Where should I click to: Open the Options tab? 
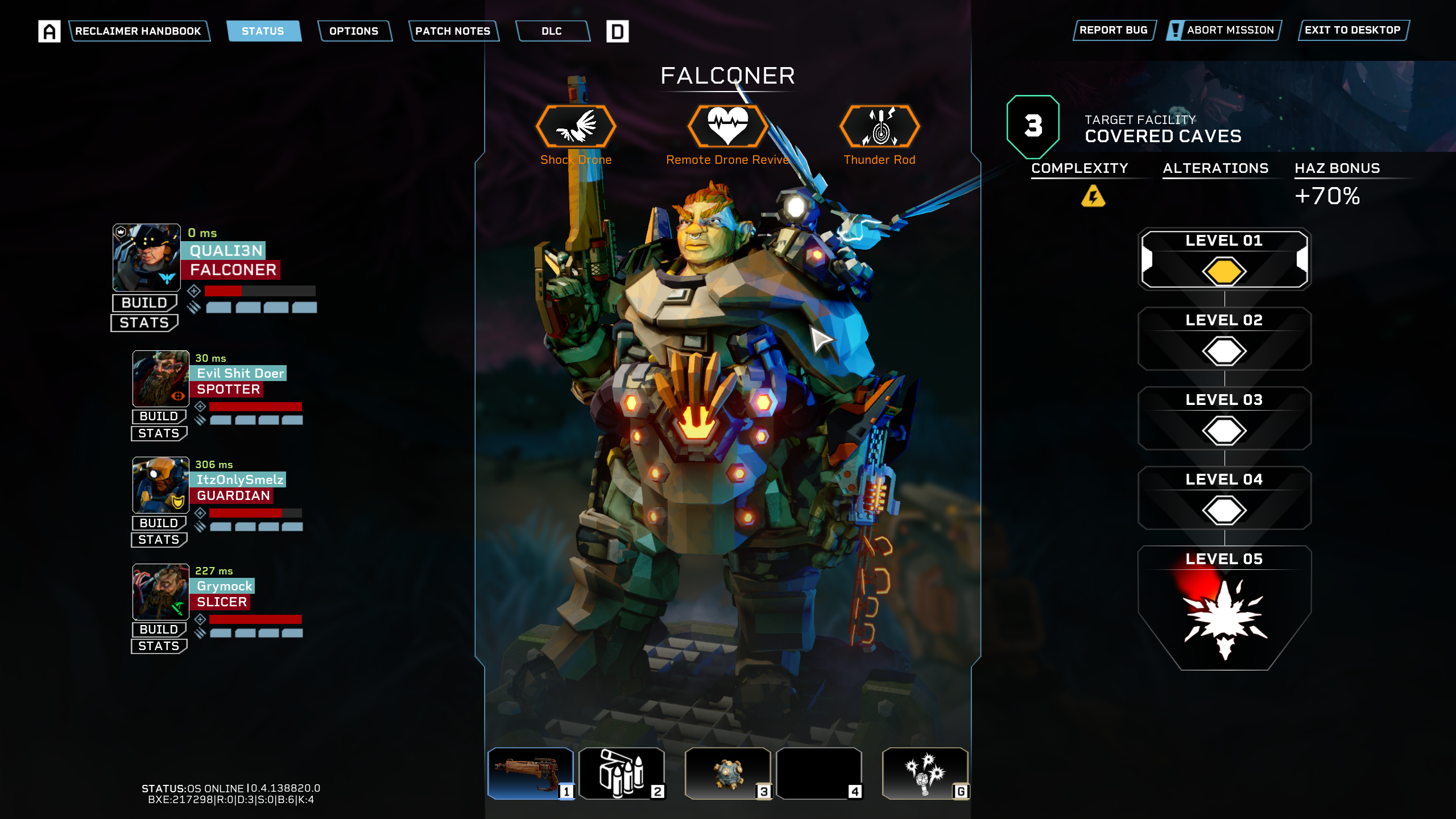click(354, 31)
